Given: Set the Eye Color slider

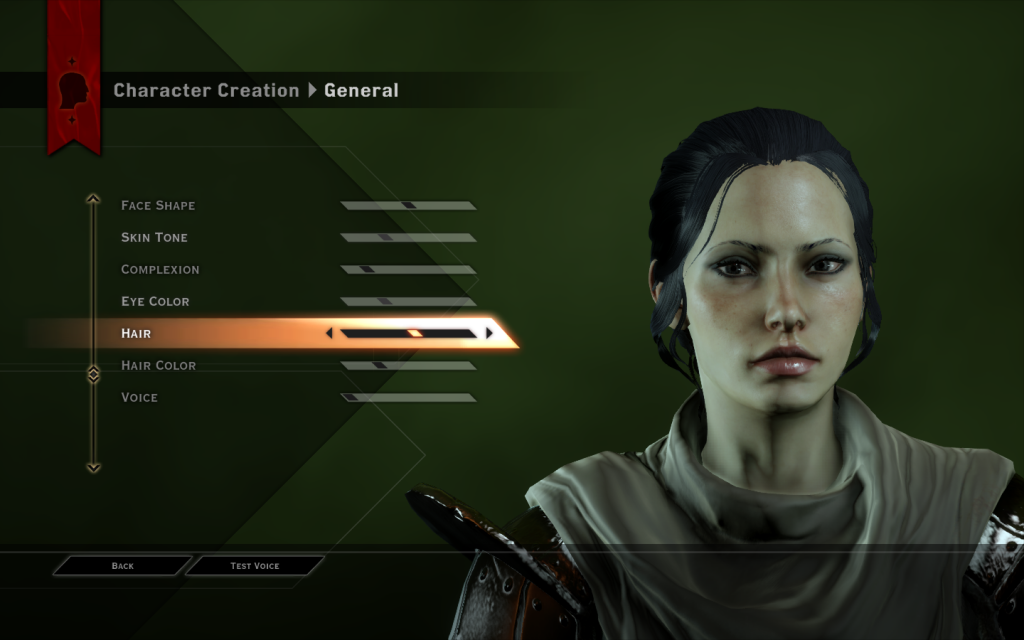Looking at the screenshot, I should (x=408, y=302).
